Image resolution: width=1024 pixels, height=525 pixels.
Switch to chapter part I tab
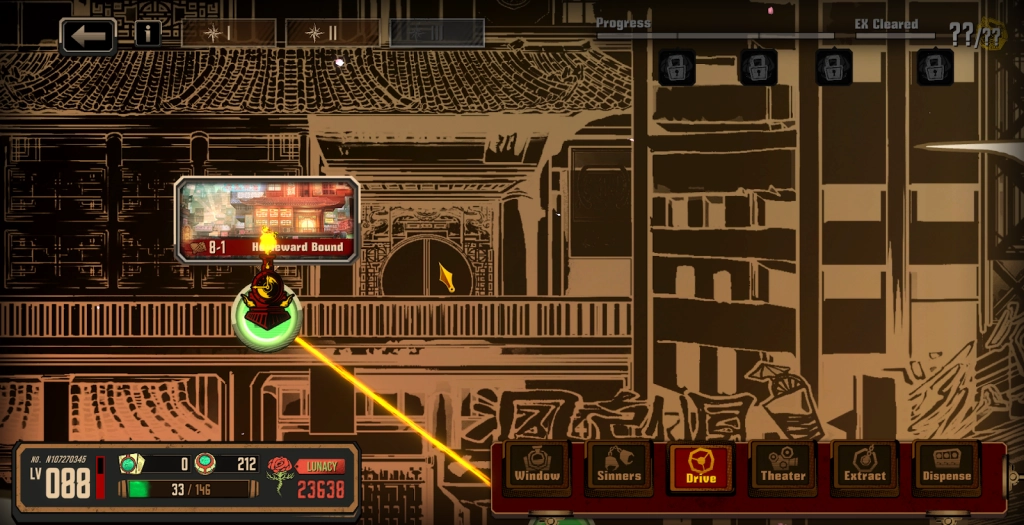click(229, 34)
